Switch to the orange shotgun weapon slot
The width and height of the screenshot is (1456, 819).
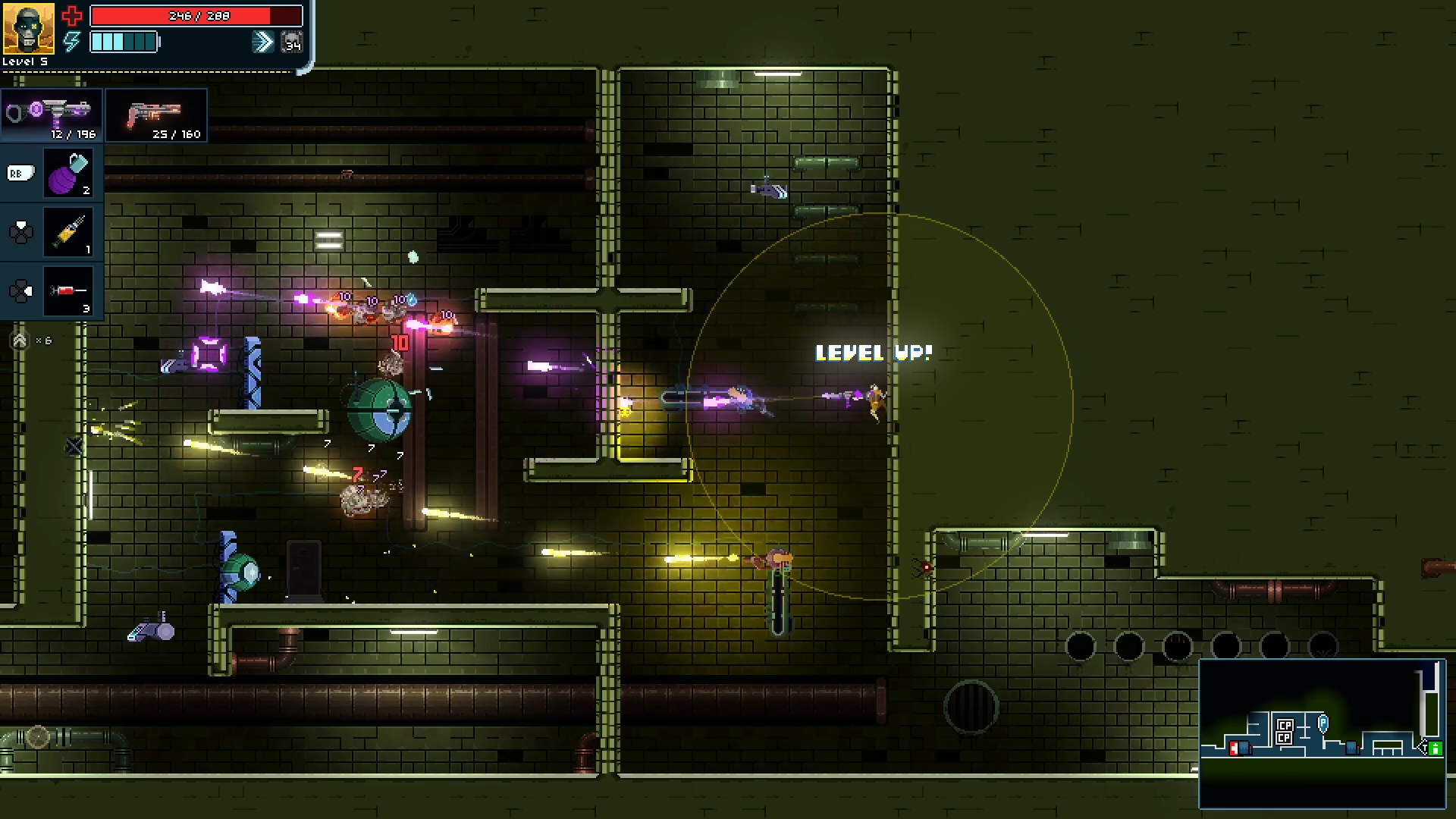pyautogui.click(x=156, y=115)
